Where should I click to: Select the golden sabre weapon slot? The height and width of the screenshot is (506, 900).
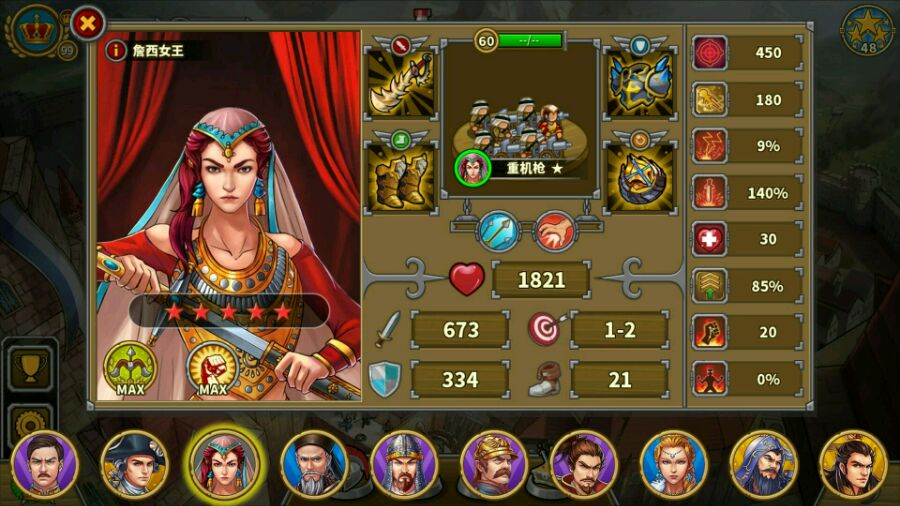(400, 82)
